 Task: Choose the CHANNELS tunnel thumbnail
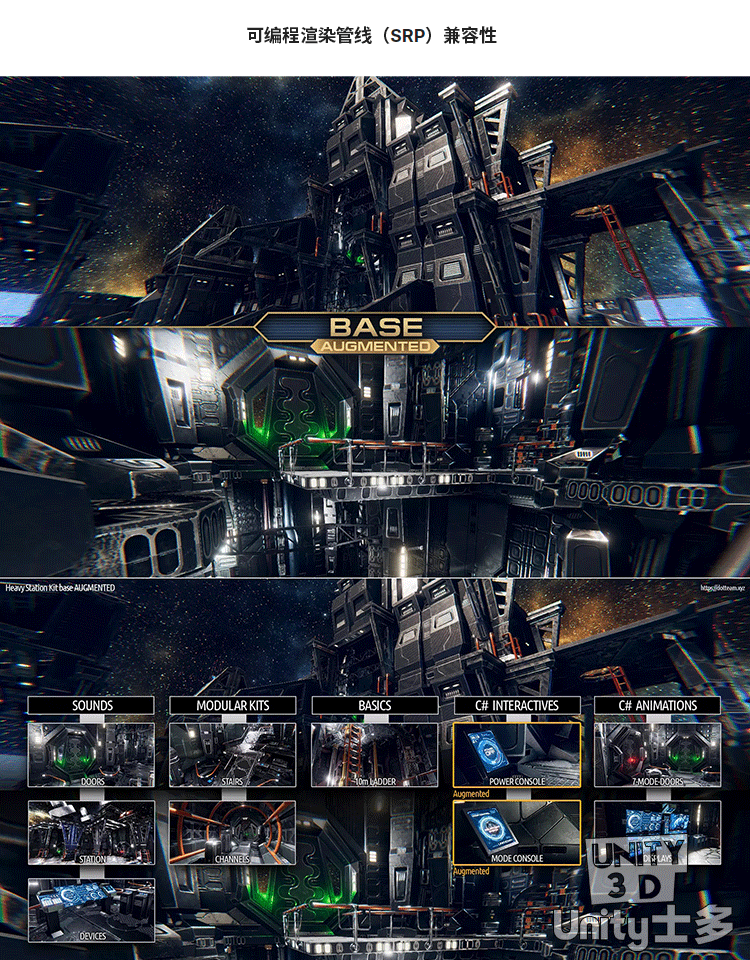(x=233, y=832)
